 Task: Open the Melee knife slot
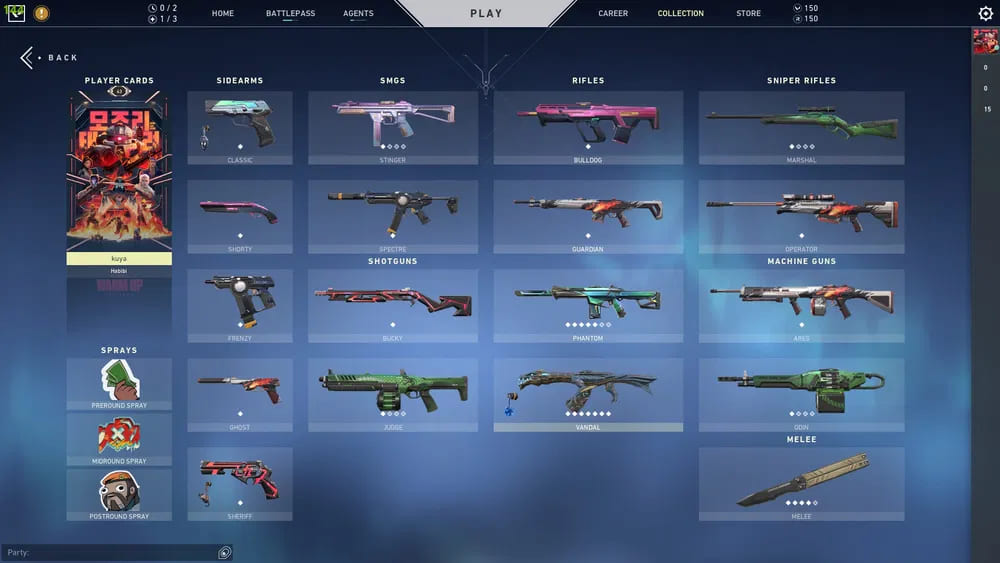[801, 484]
